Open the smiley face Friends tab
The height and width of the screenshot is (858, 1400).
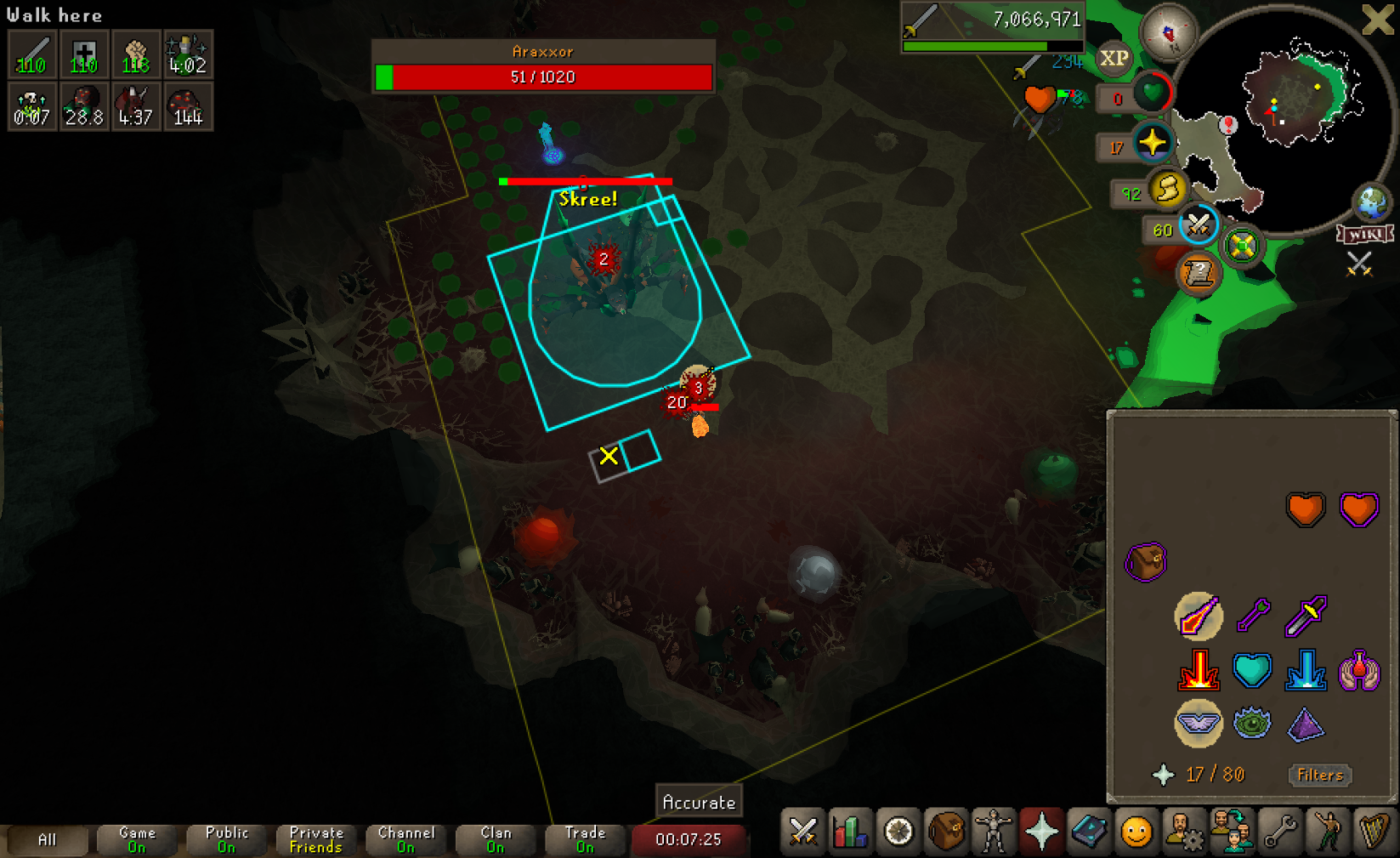pos(1136,832)
